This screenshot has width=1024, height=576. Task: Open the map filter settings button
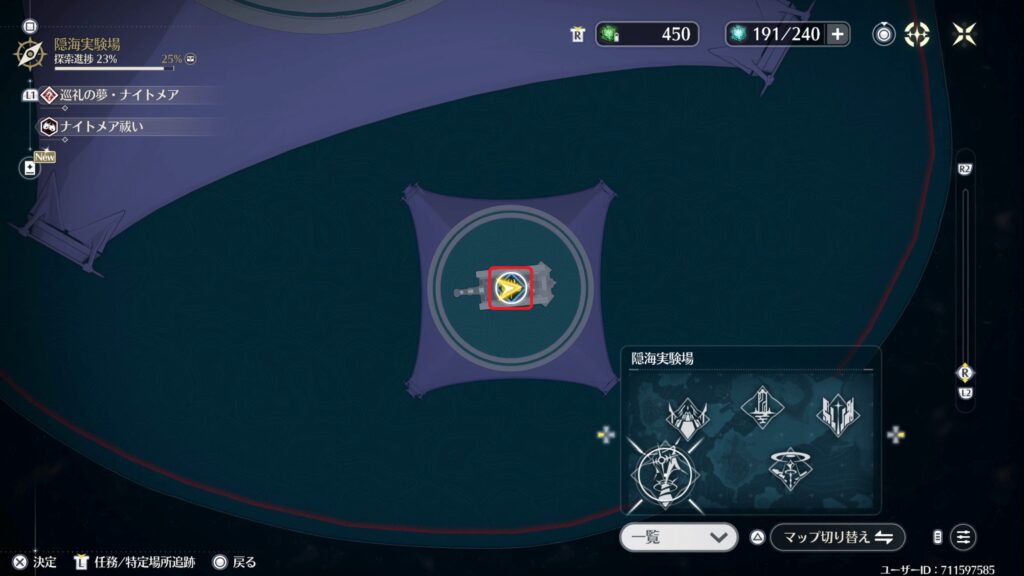click(x=963, y=537)
